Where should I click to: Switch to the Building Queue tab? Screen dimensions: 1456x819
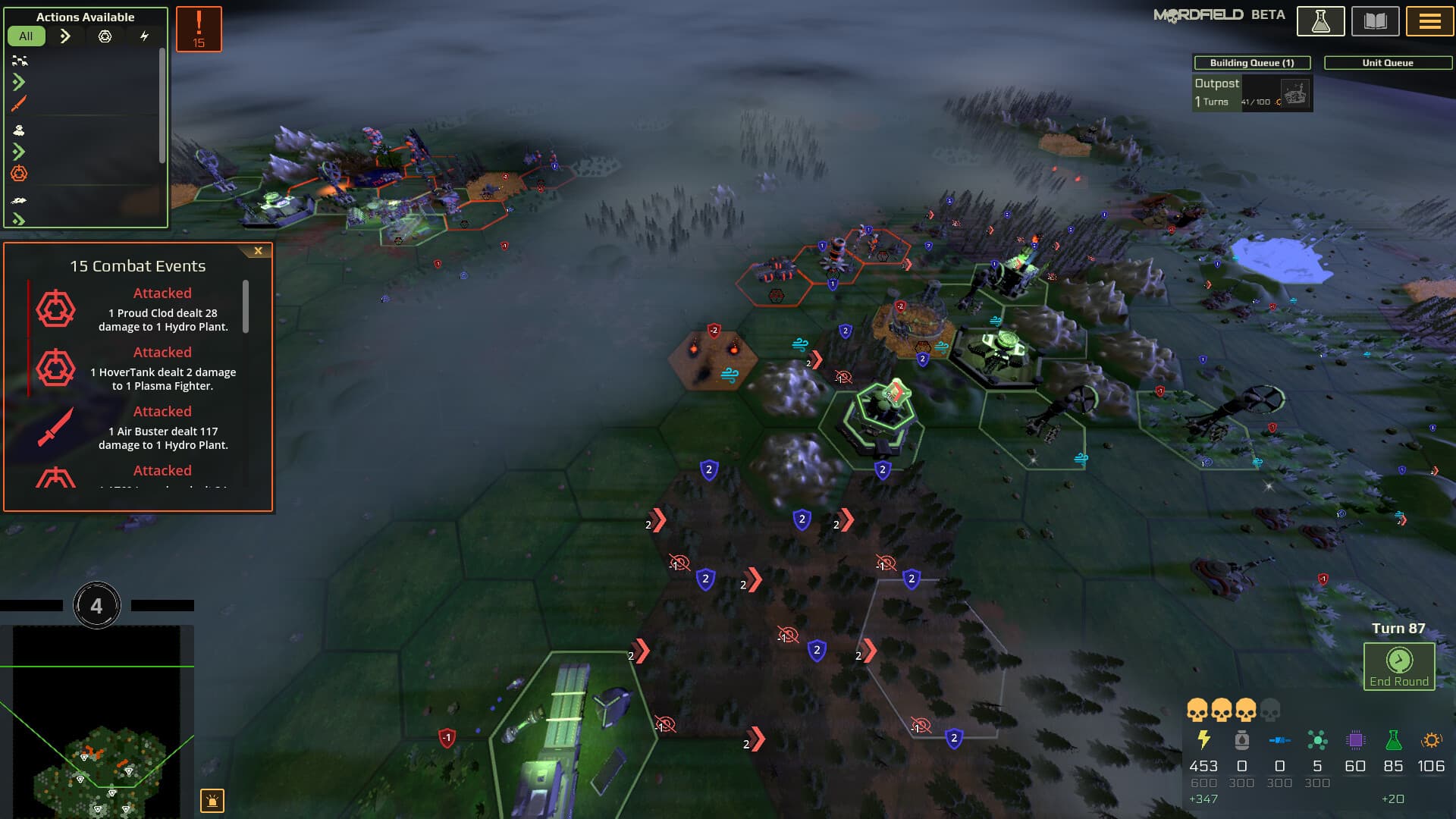tap(1251, 63)
